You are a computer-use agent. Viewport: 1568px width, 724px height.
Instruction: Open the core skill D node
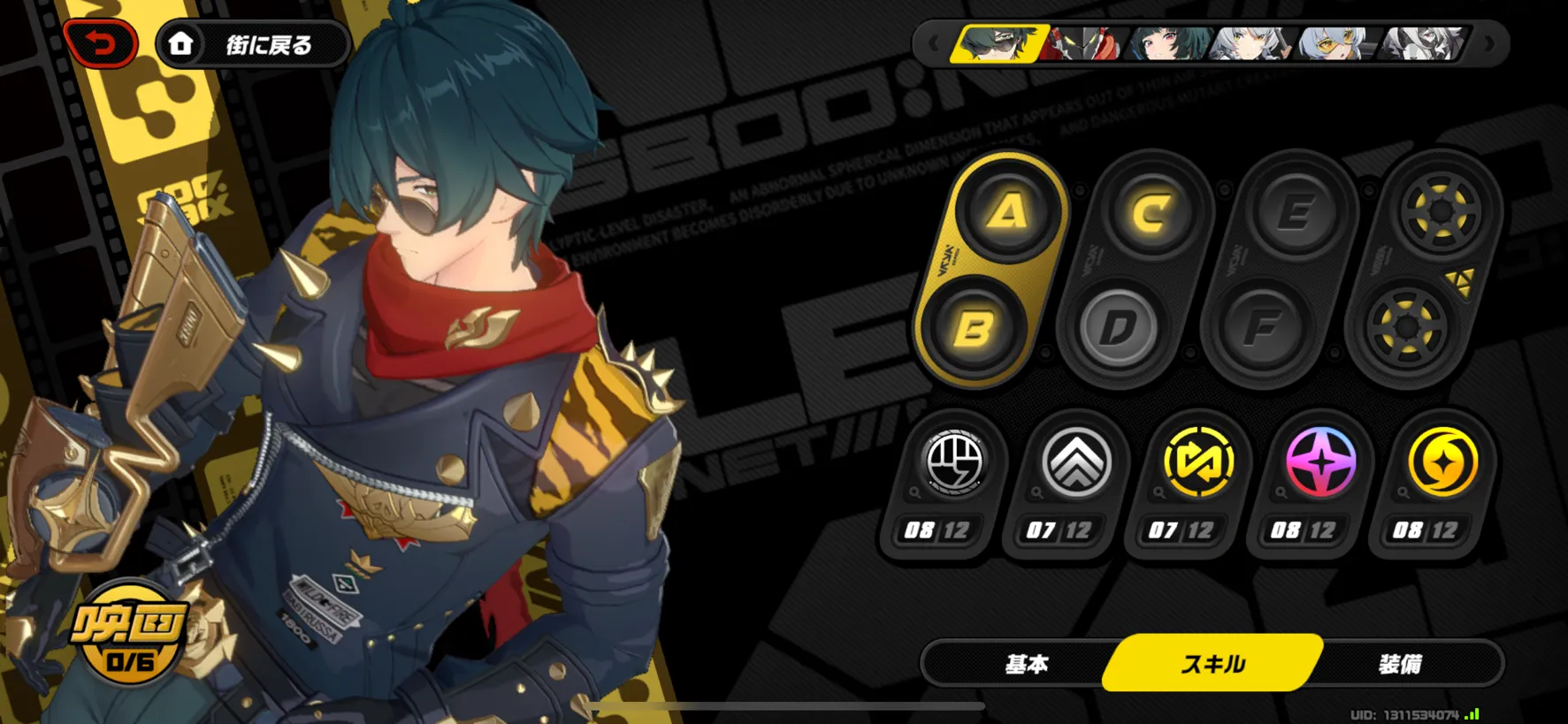(x=1118, y=329)
